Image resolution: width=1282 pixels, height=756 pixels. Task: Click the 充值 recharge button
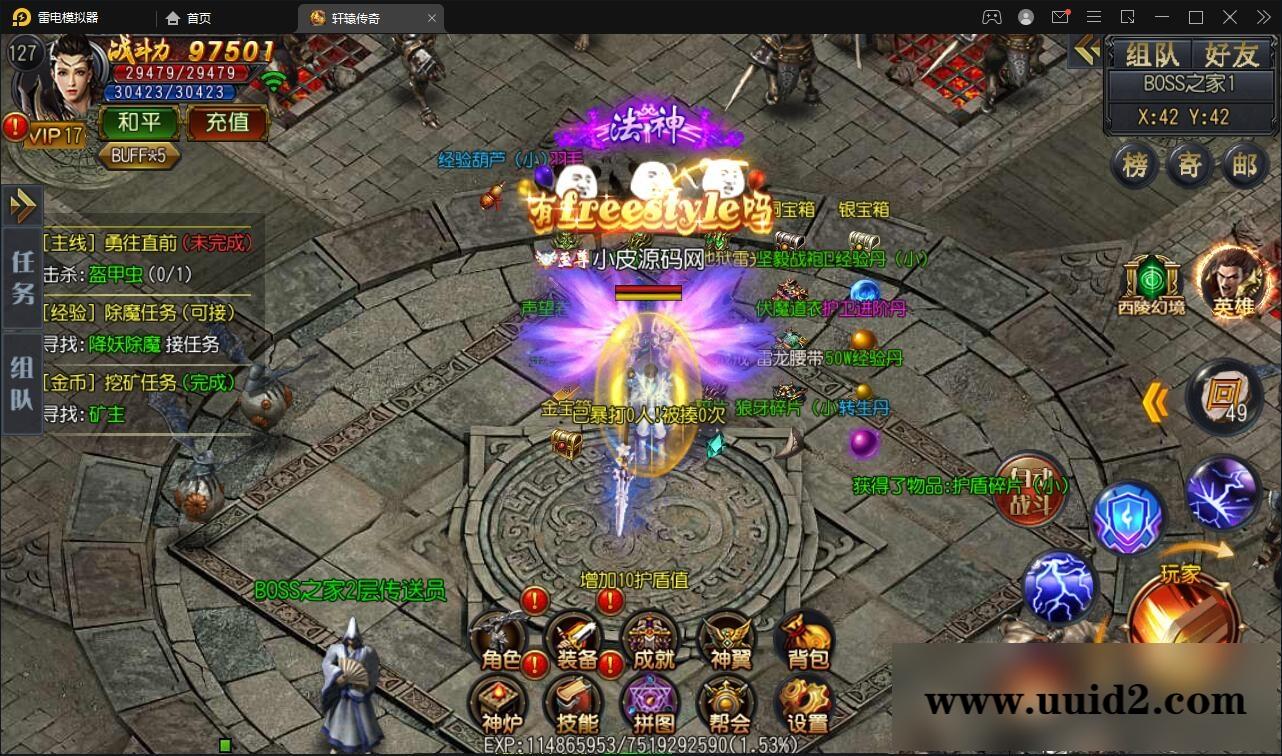[227, 123]
